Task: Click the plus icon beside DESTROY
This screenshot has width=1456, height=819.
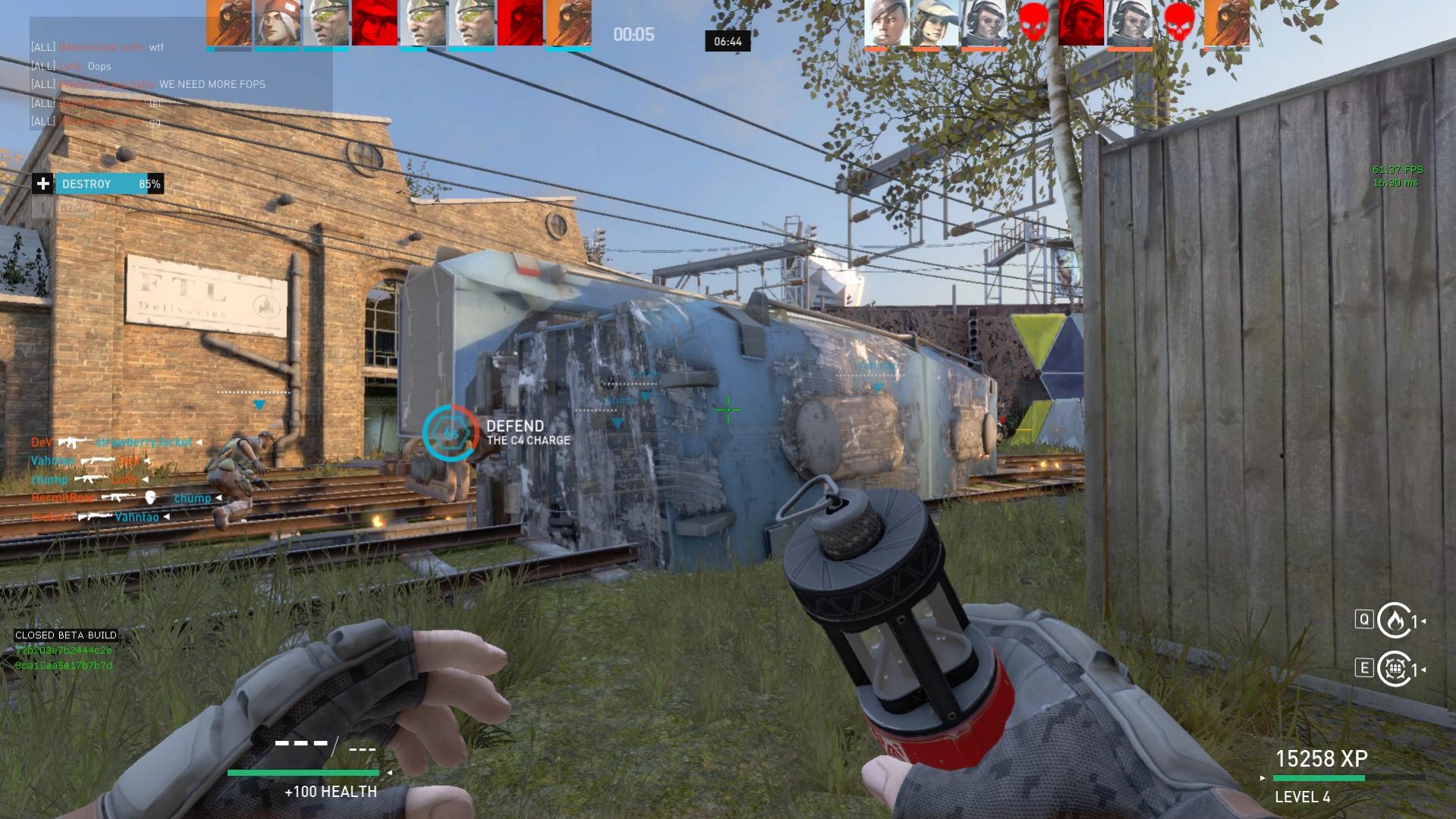Action: click(43, 184)
